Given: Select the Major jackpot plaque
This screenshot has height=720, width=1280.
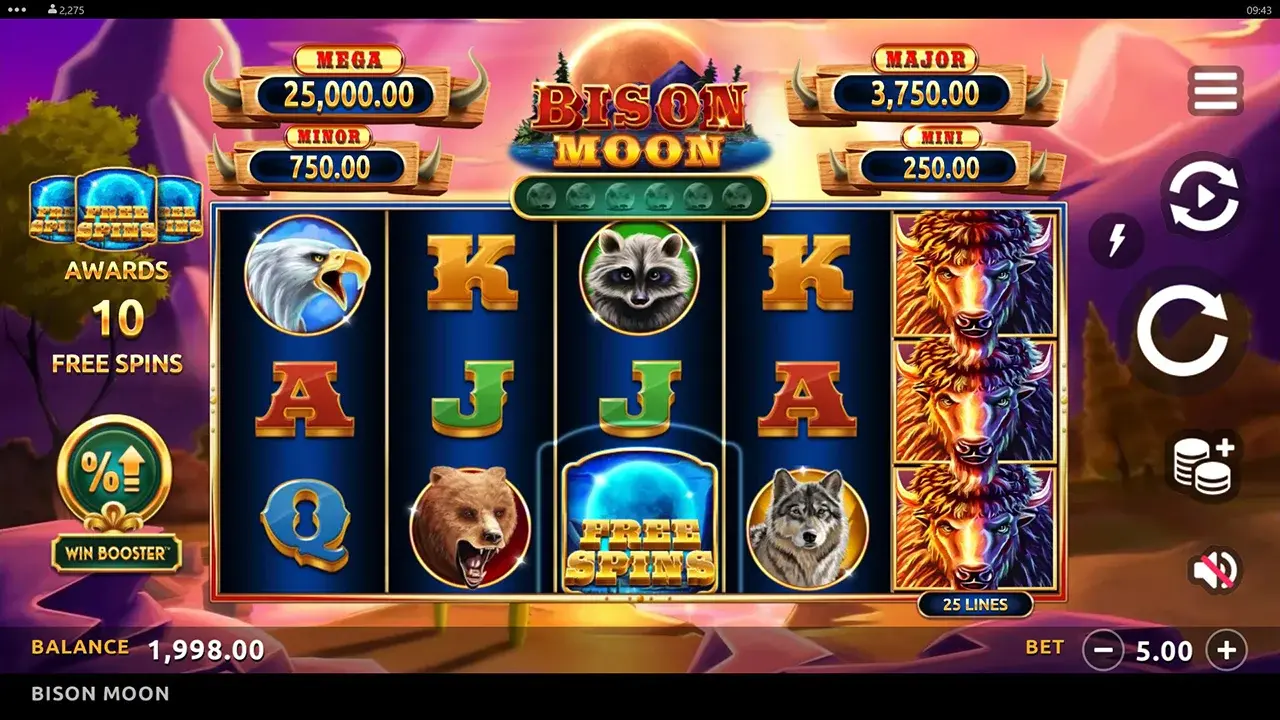Looking at the screenshot, I should (x=922, y=77).
